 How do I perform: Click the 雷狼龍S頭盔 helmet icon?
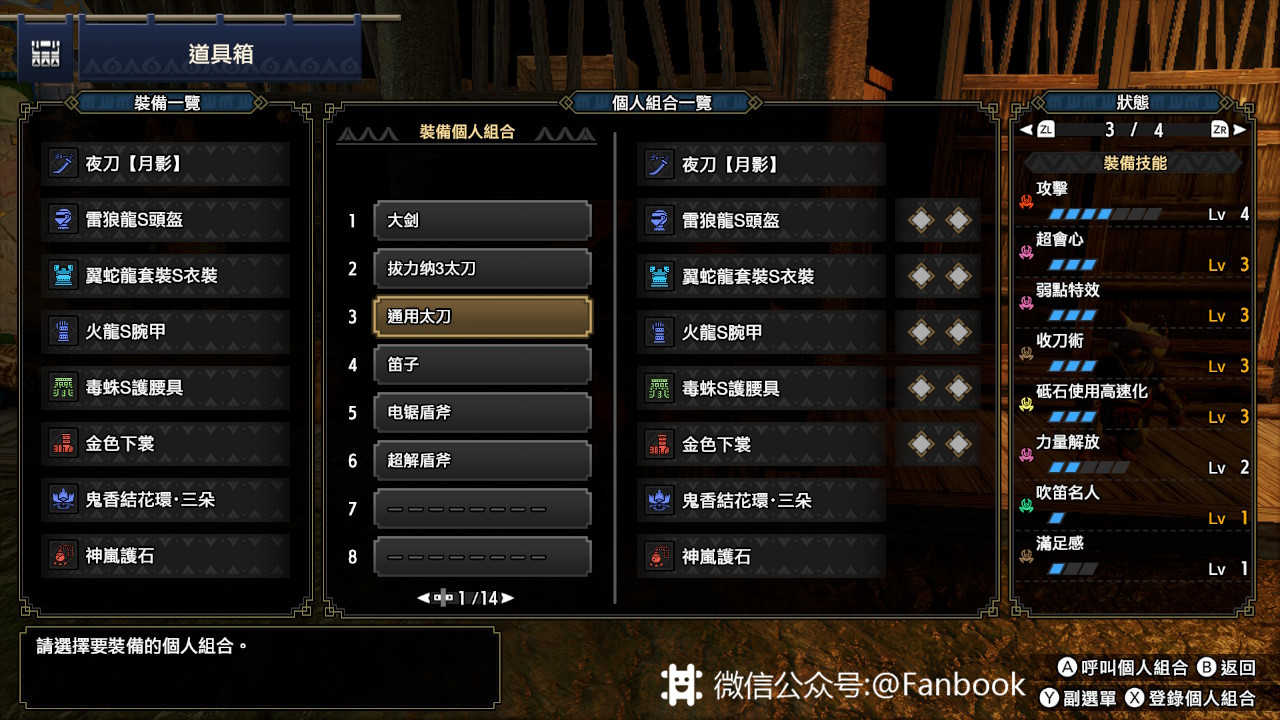(62, 219)
